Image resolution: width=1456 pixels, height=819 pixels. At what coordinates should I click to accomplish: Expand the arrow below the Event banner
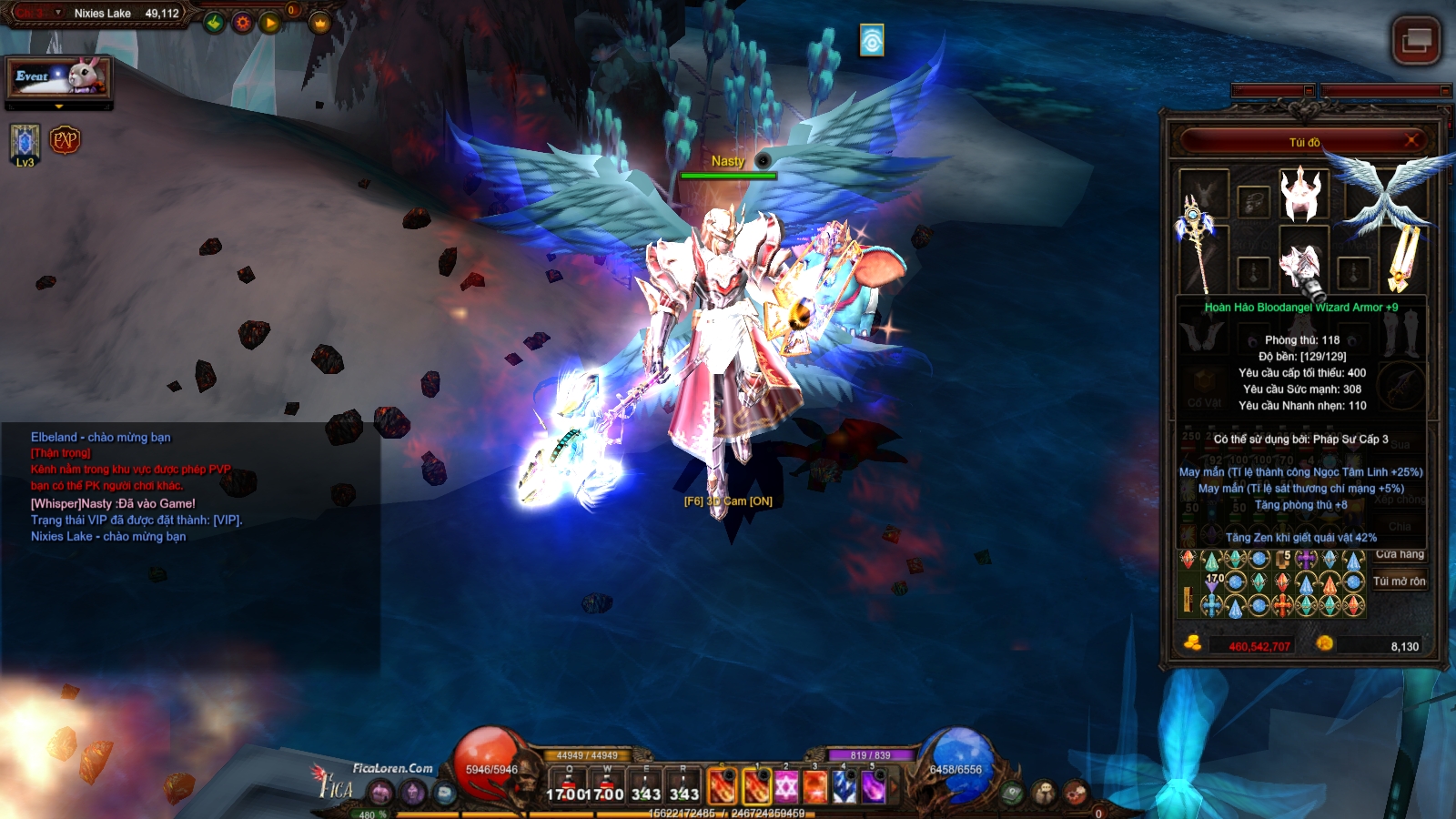coord(59,106)
